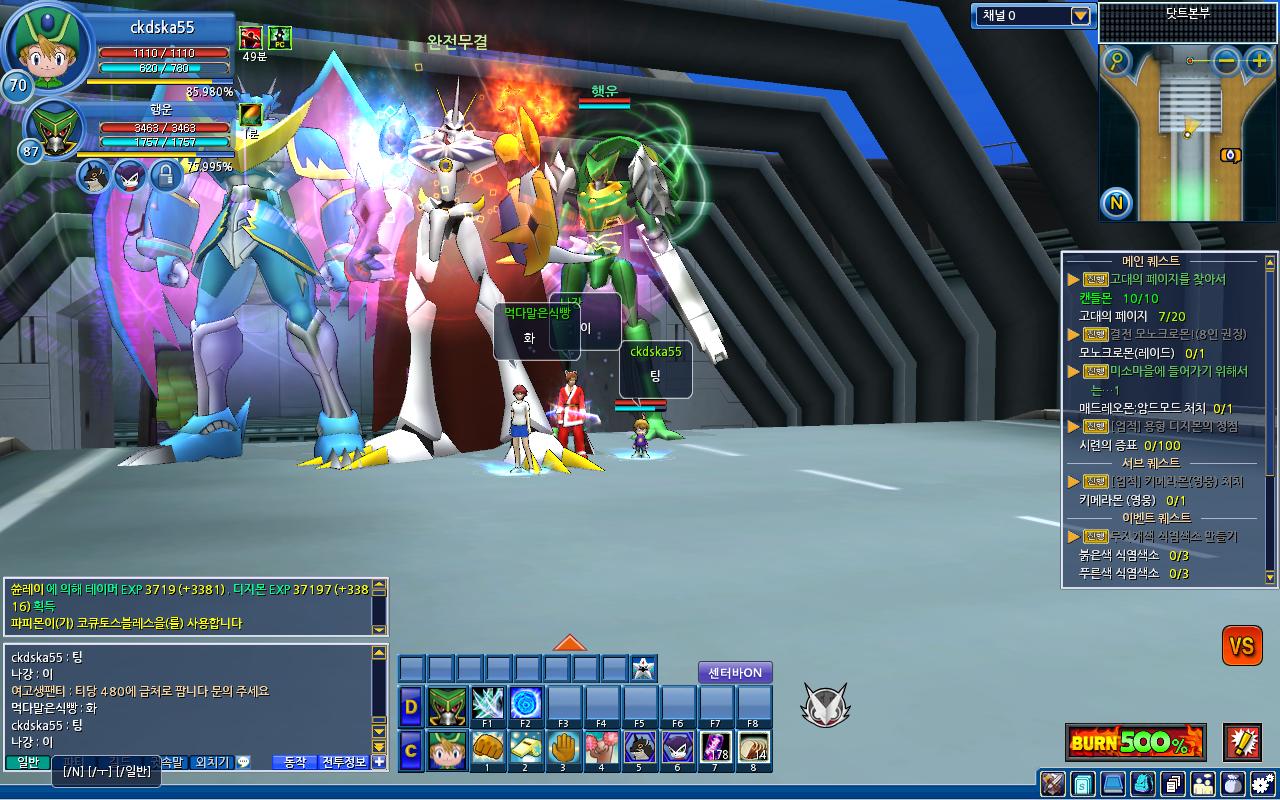Select the 고대의 페이지를 찾아서 quest entry
The image size is (1280, 800).
pos(1167,280)
